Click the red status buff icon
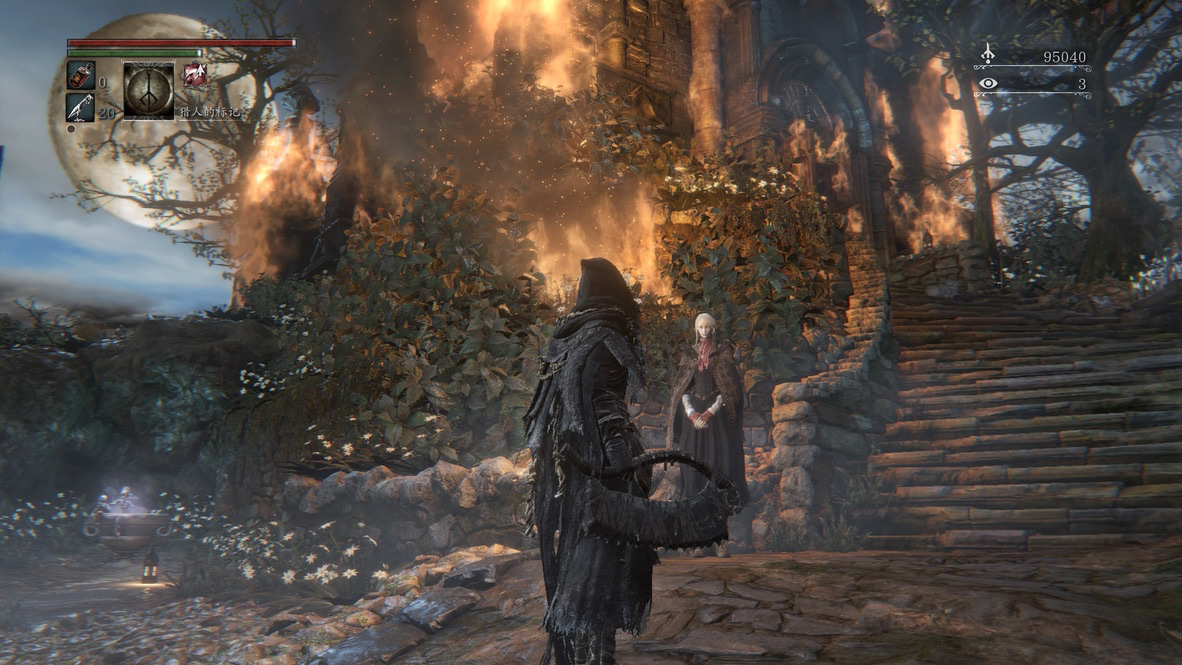 (195, 75)
